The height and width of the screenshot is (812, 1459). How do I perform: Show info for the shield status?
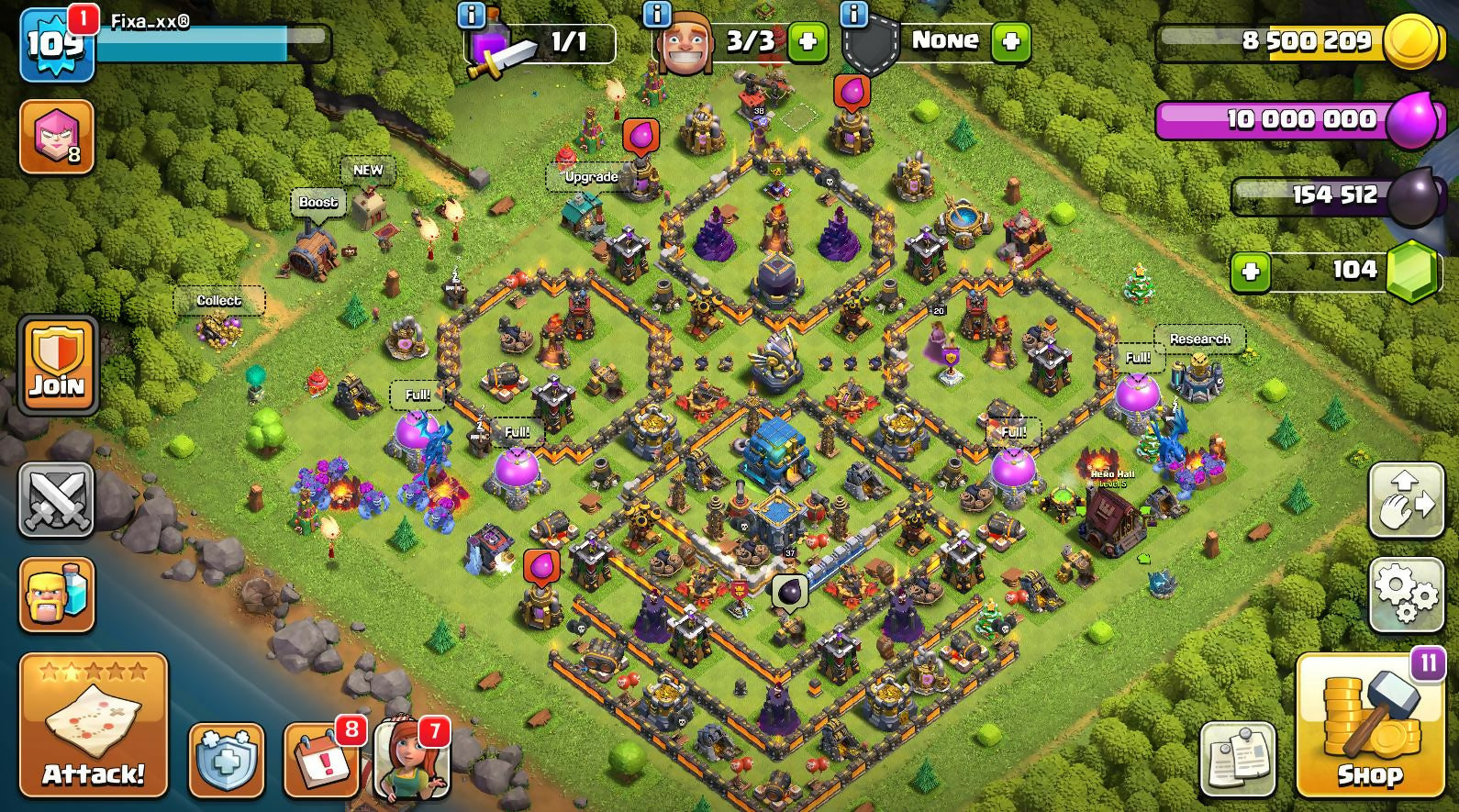[854, 14]
